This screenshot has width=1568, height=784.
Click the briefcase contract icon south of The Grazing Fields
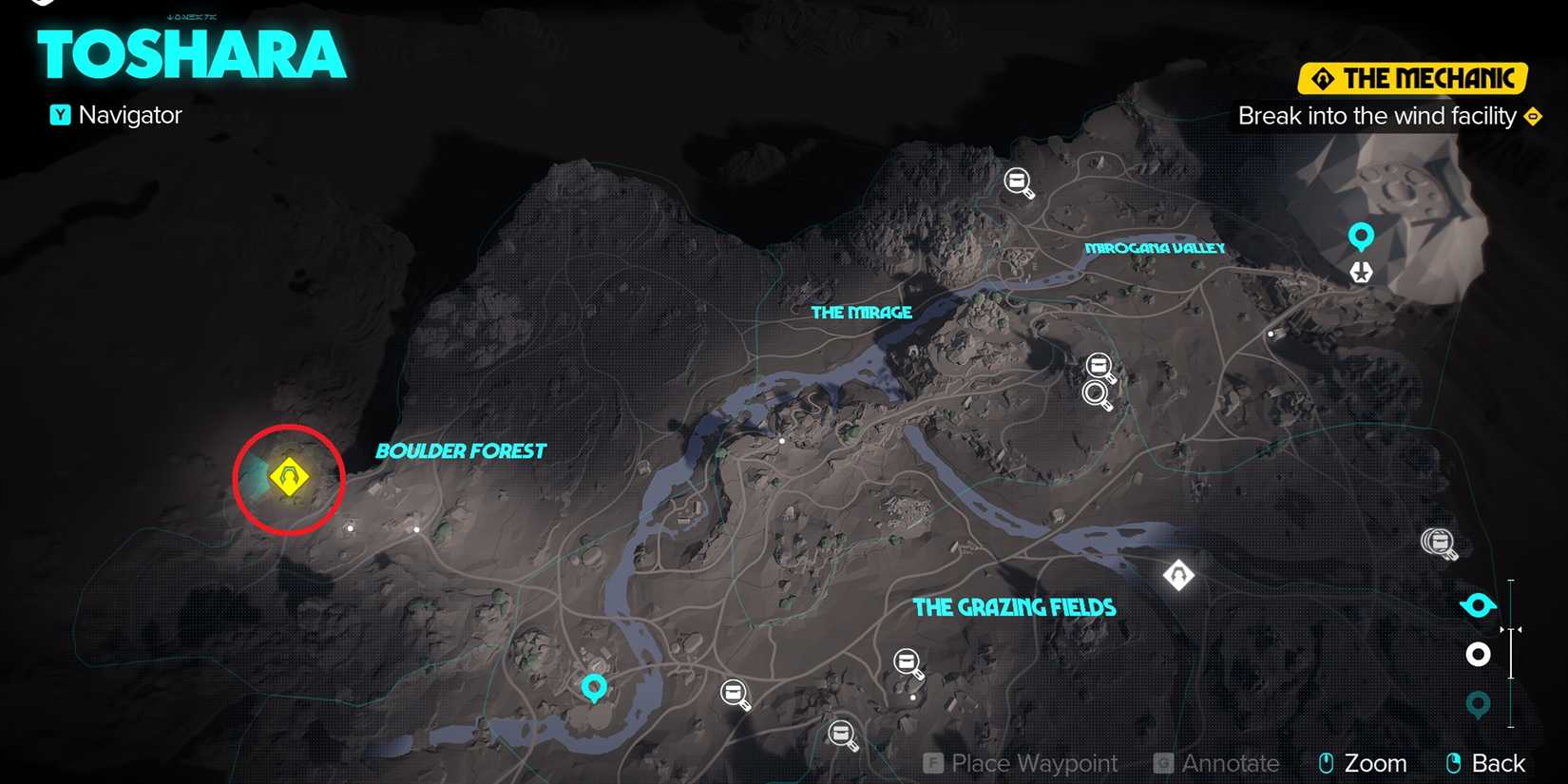pos(906,662)
